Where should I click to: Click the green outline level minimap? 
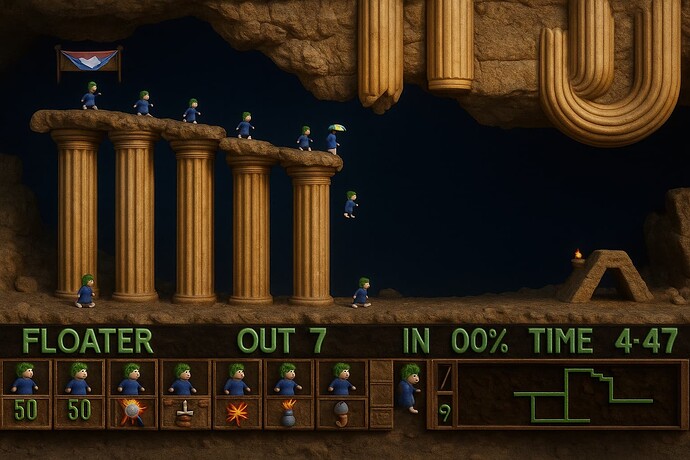[570, 394]
